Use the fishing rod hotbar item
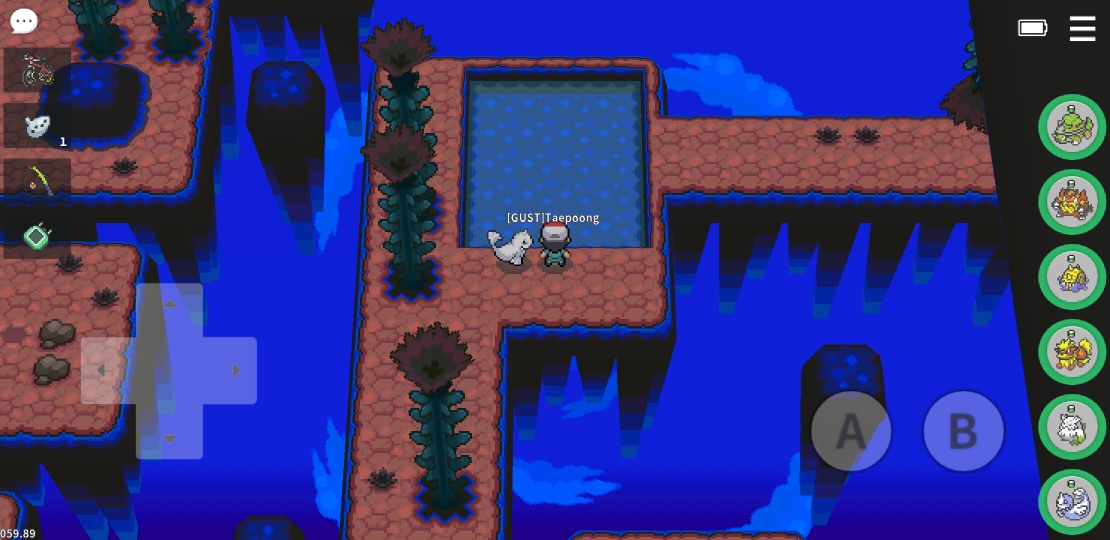 [x=37, y=180]
